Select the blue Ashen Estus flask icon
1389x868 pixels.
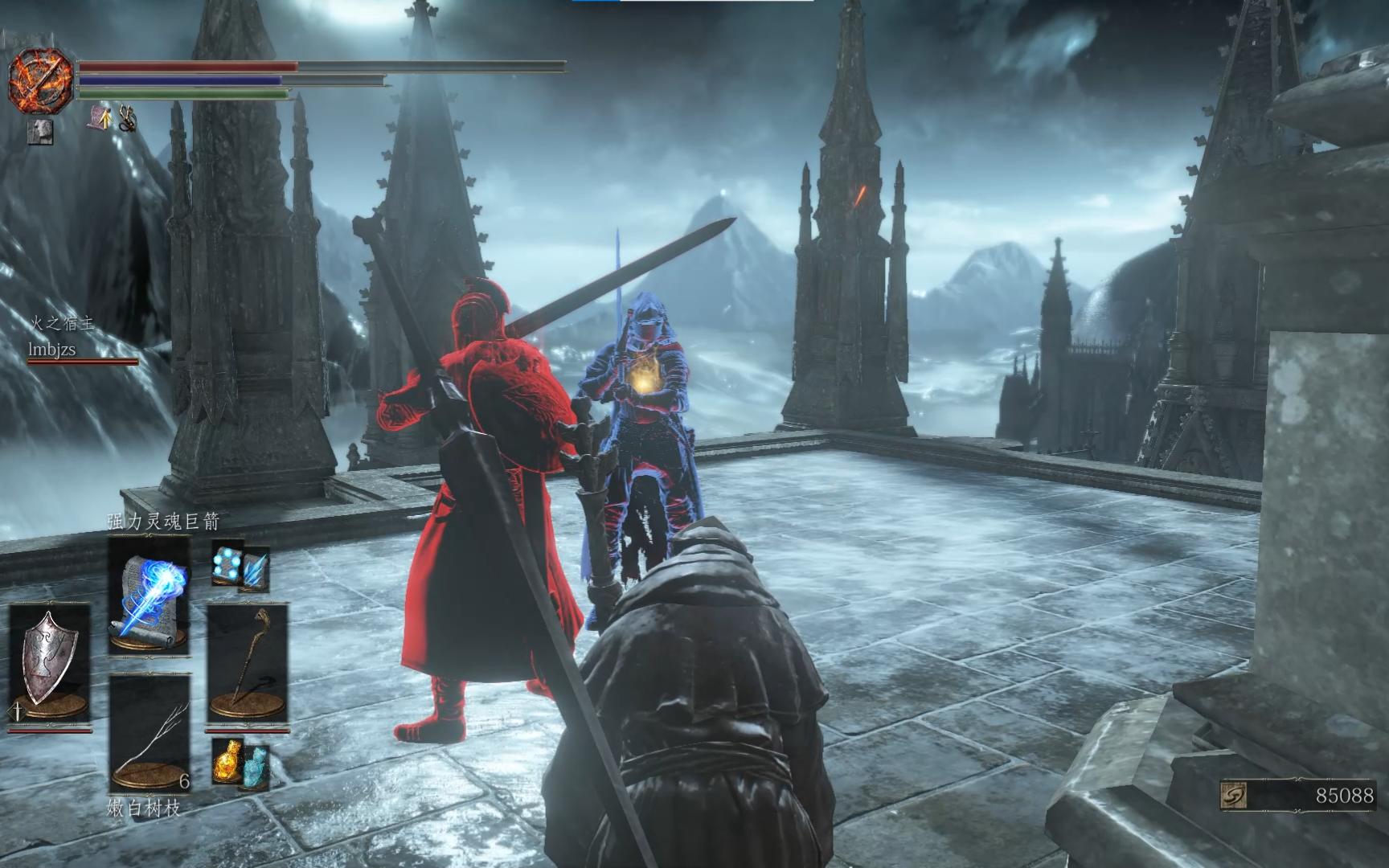[x=255, y=766]
